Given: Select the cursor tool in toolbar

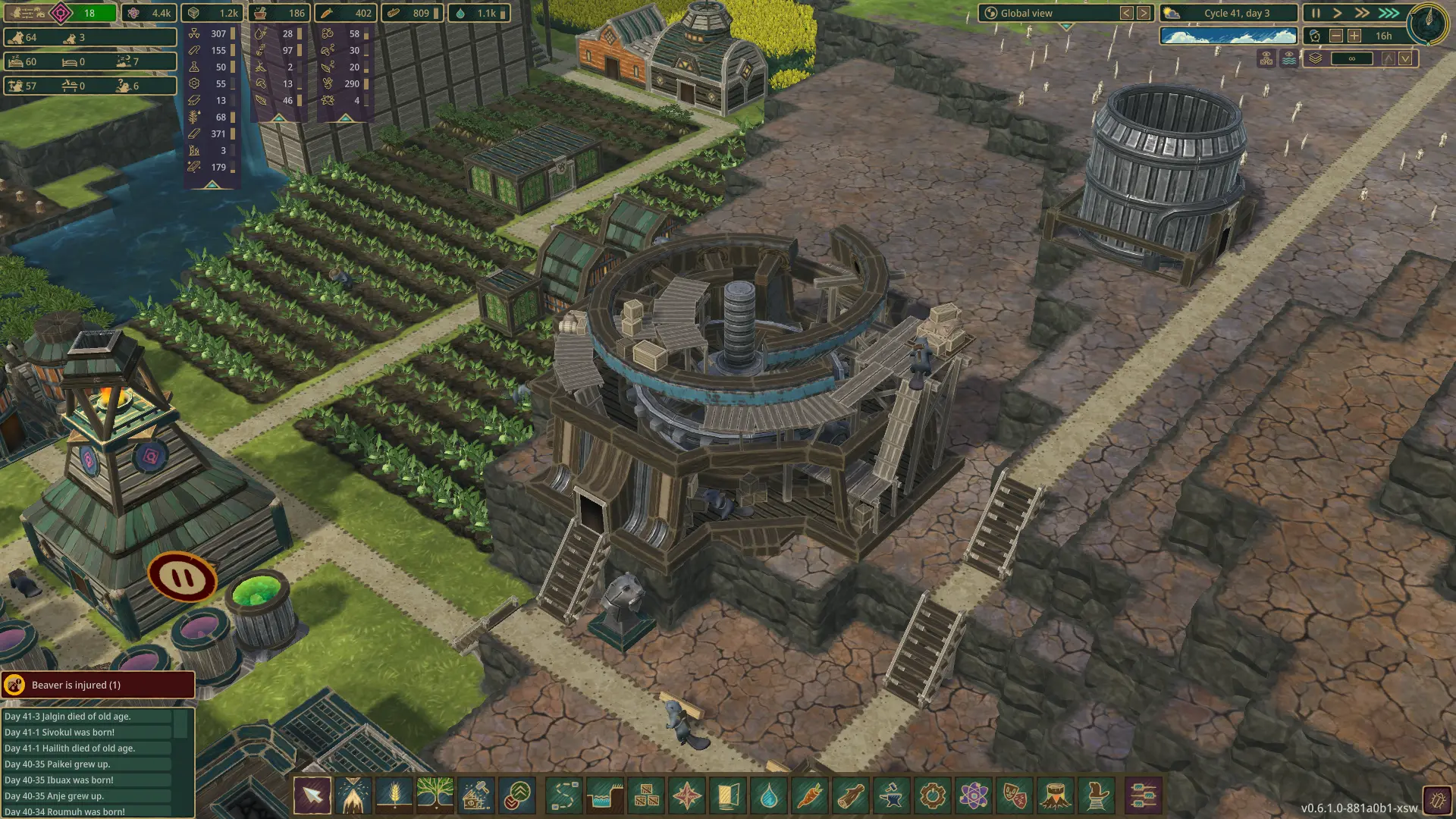Looking at the screenshot, I should pyautogui.click(x=312, y=796).
